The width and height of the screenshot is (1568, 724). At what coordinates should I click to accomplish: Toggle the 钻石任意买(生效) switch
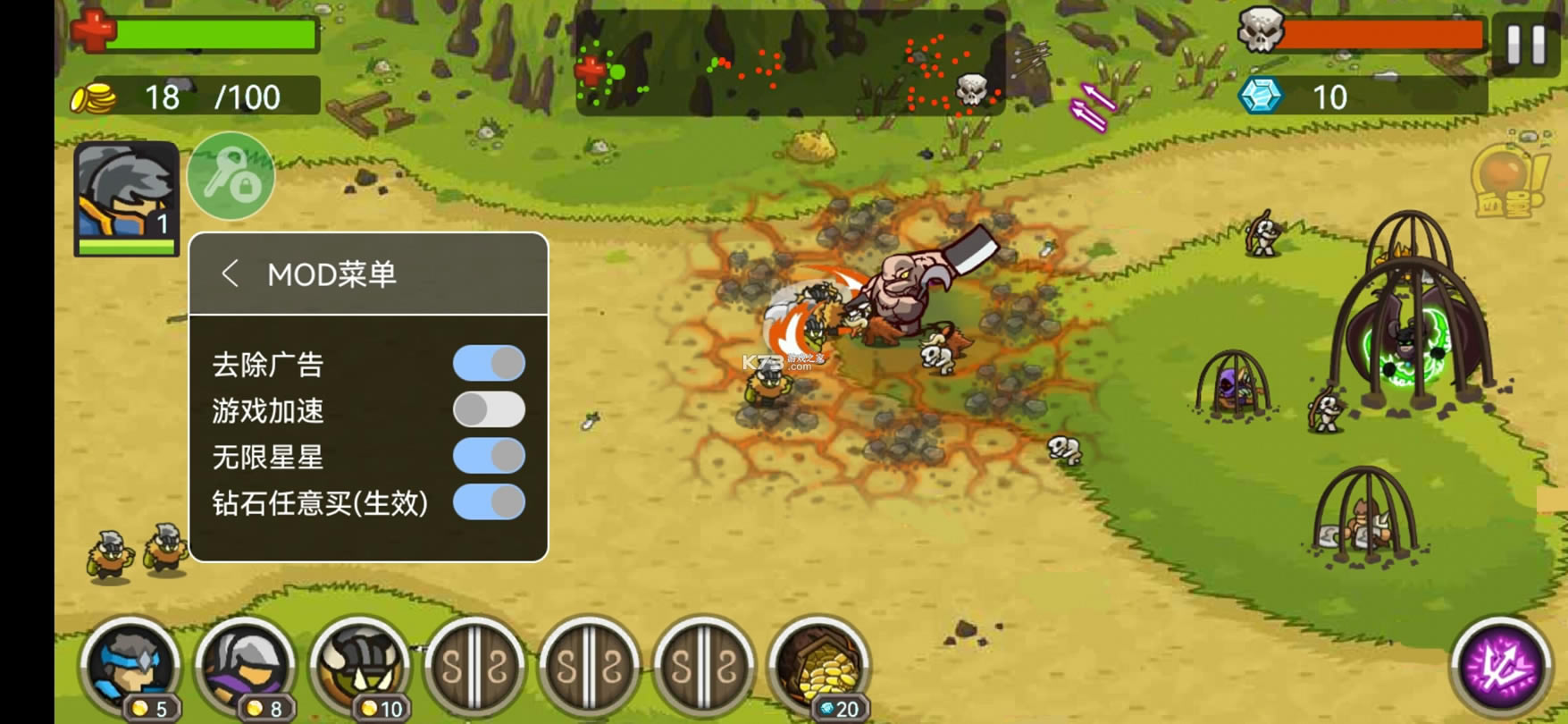(489, 502)
